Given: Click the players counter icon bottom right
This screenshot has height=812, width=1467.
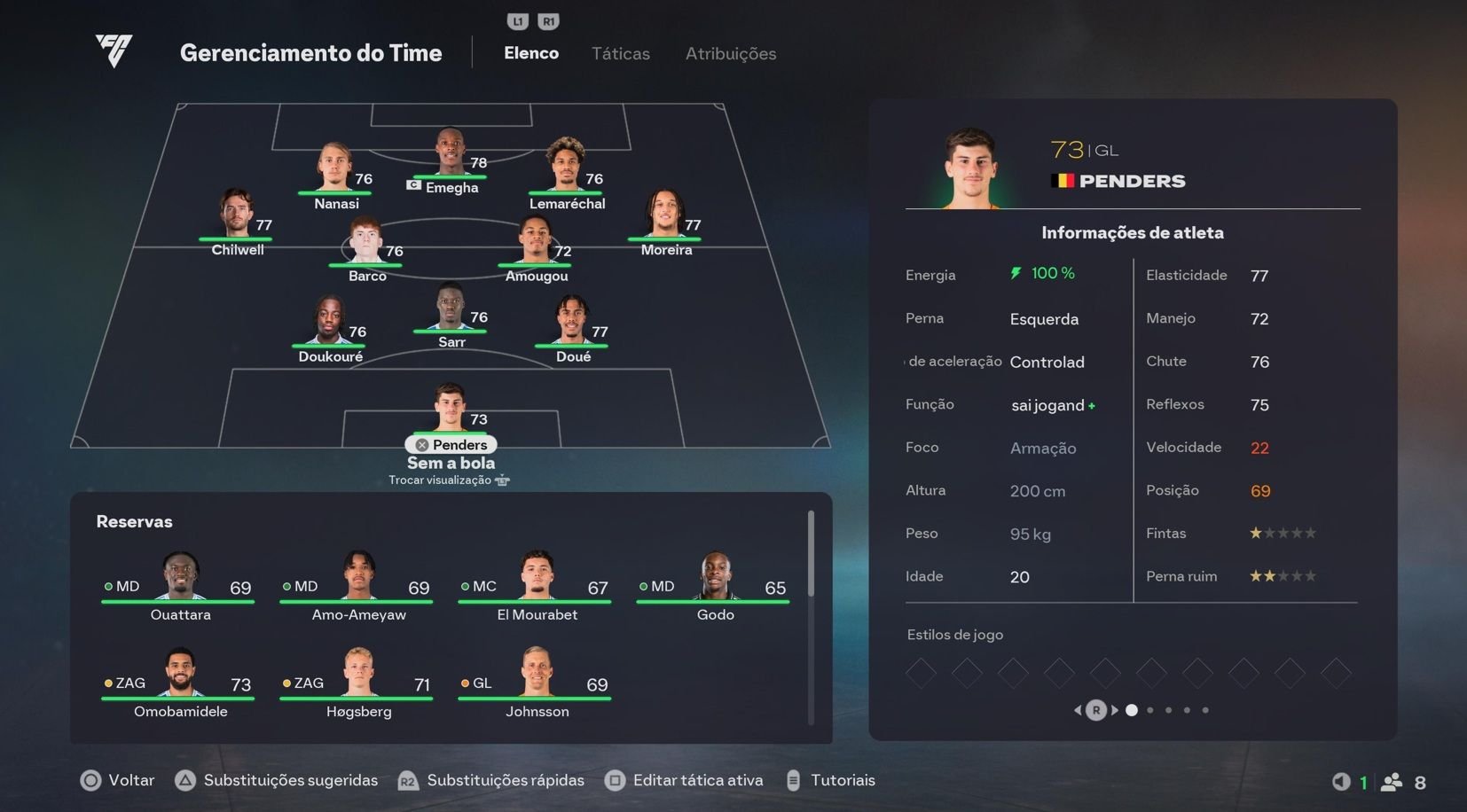Looking at the screenshot, I should click(1391, 783).
